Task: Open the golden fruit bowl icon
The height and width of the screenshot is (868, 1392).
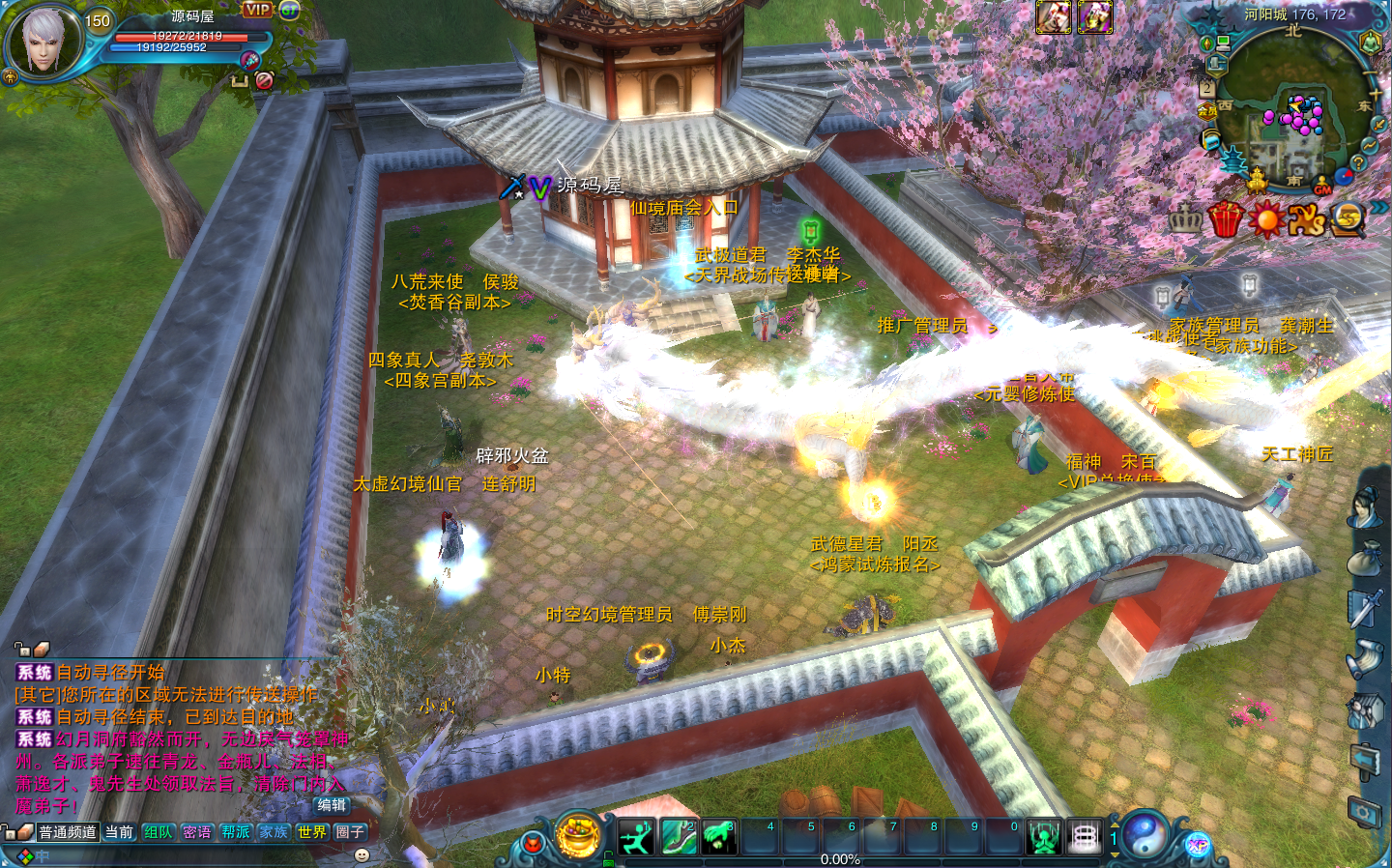Action: point(579,835)
